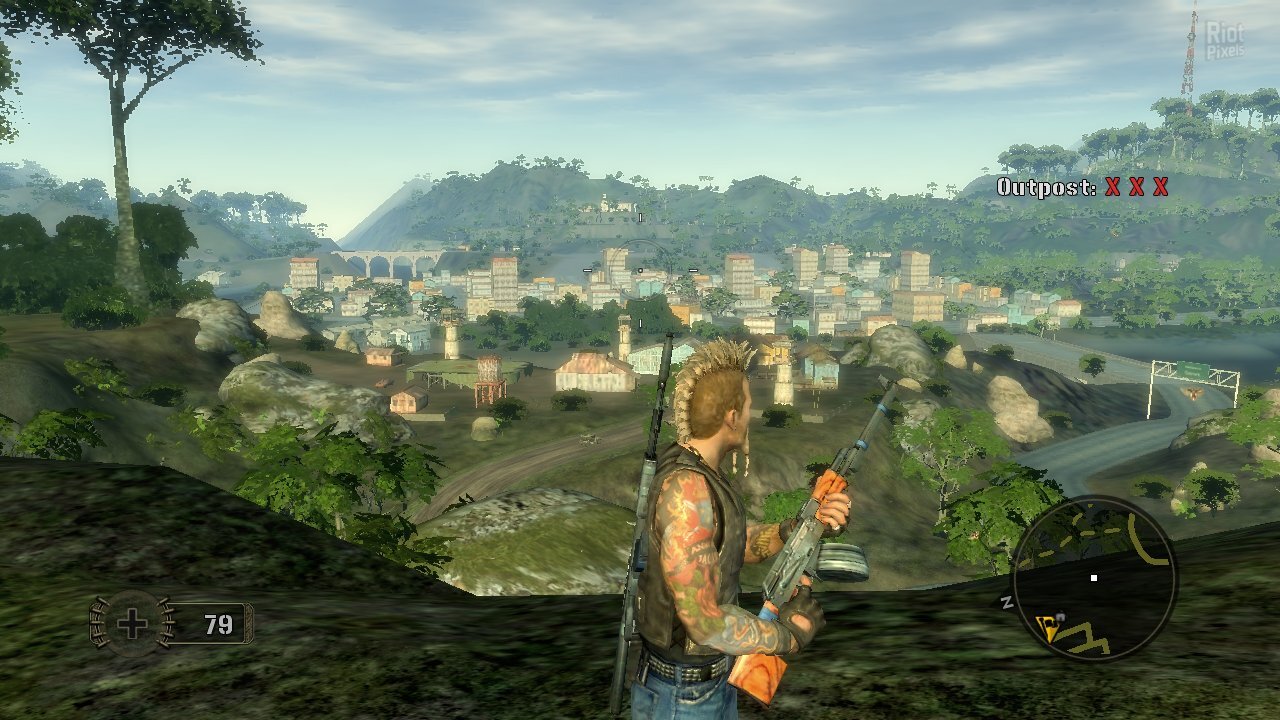Select the Outpost objective tracker
Image resolution: width=1280 pixels, height=720 pixels.
(x=1082, y=187)
